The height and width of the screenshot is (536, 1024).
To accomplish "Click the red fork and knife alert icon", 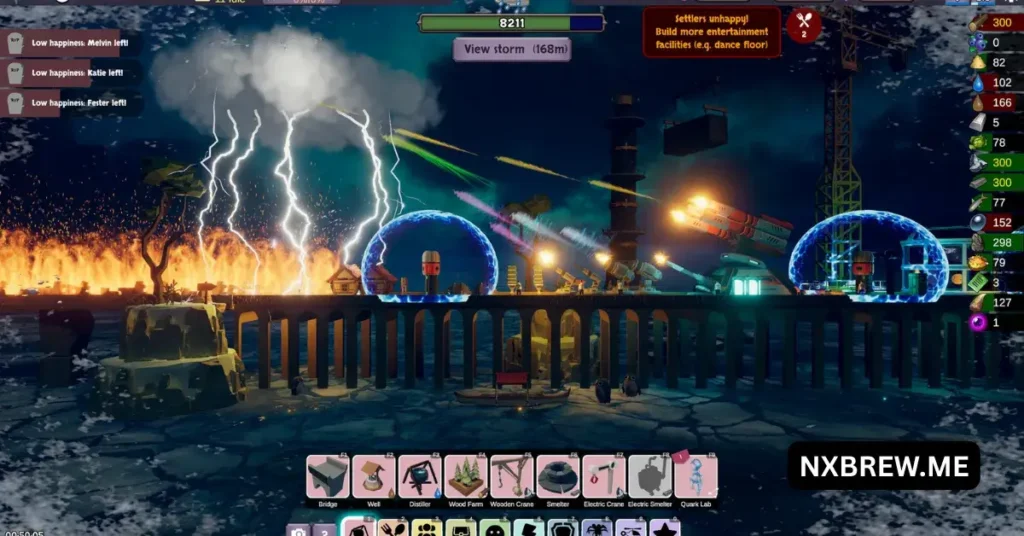I will tap(803, 23).
